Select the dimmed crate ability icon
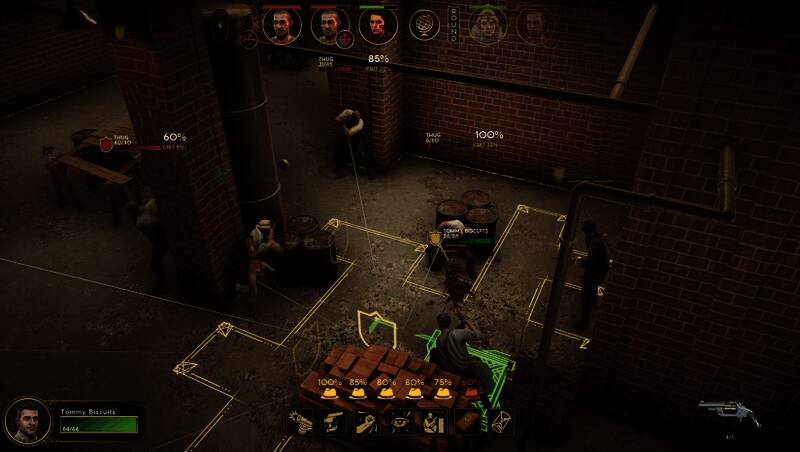 [x=468, y=422]
